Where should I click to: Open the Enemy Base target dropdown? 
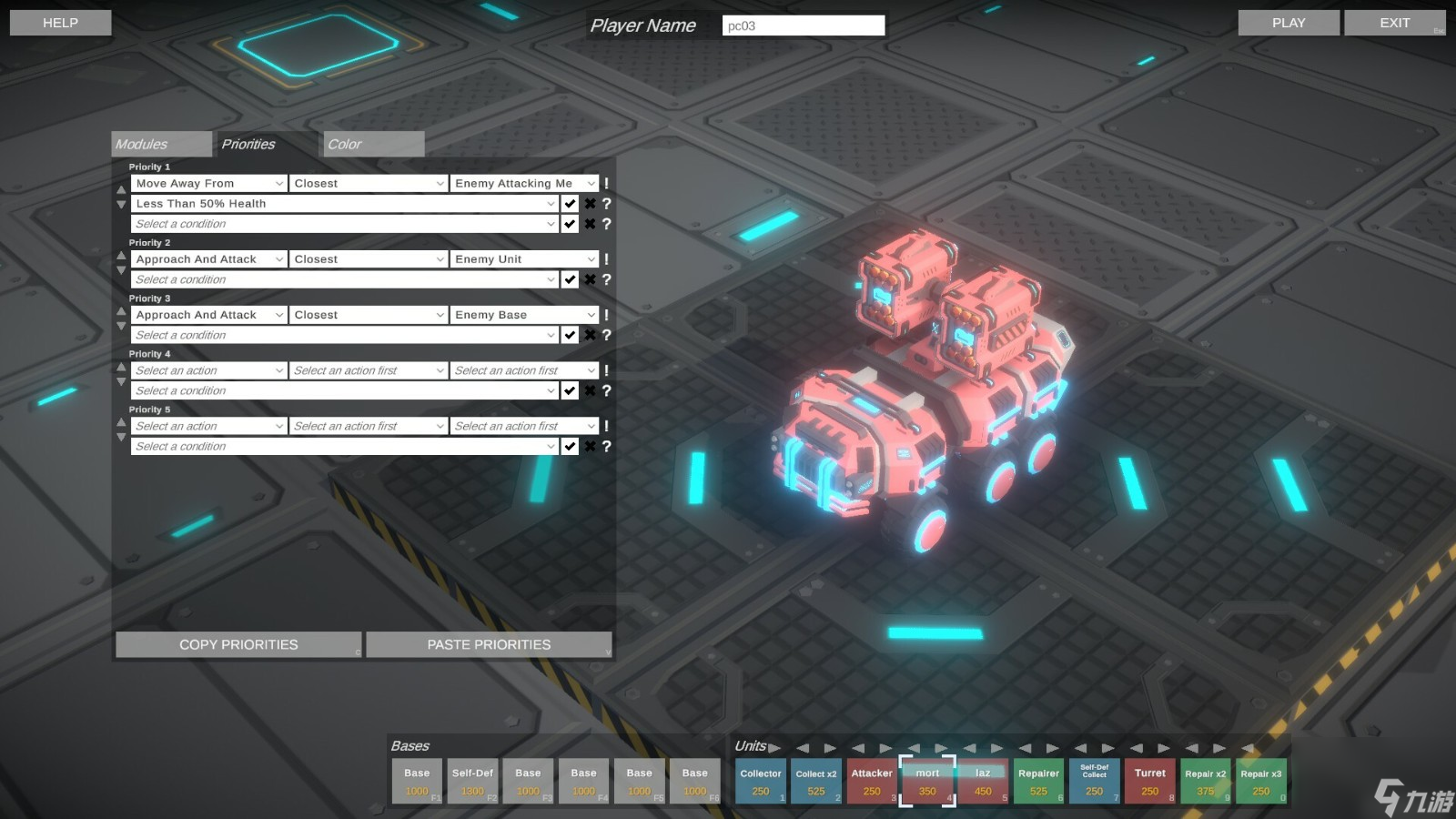525,315
